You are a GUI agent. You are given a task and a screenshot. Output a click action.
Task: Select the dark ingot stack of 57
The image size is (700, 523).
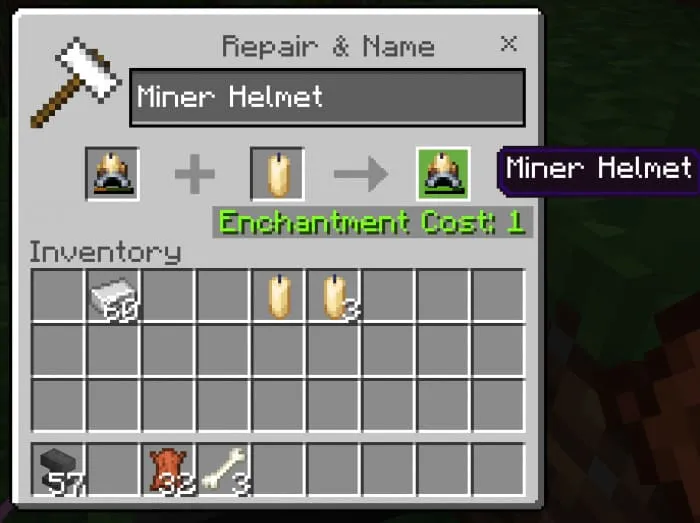click(x=59, y=470)
